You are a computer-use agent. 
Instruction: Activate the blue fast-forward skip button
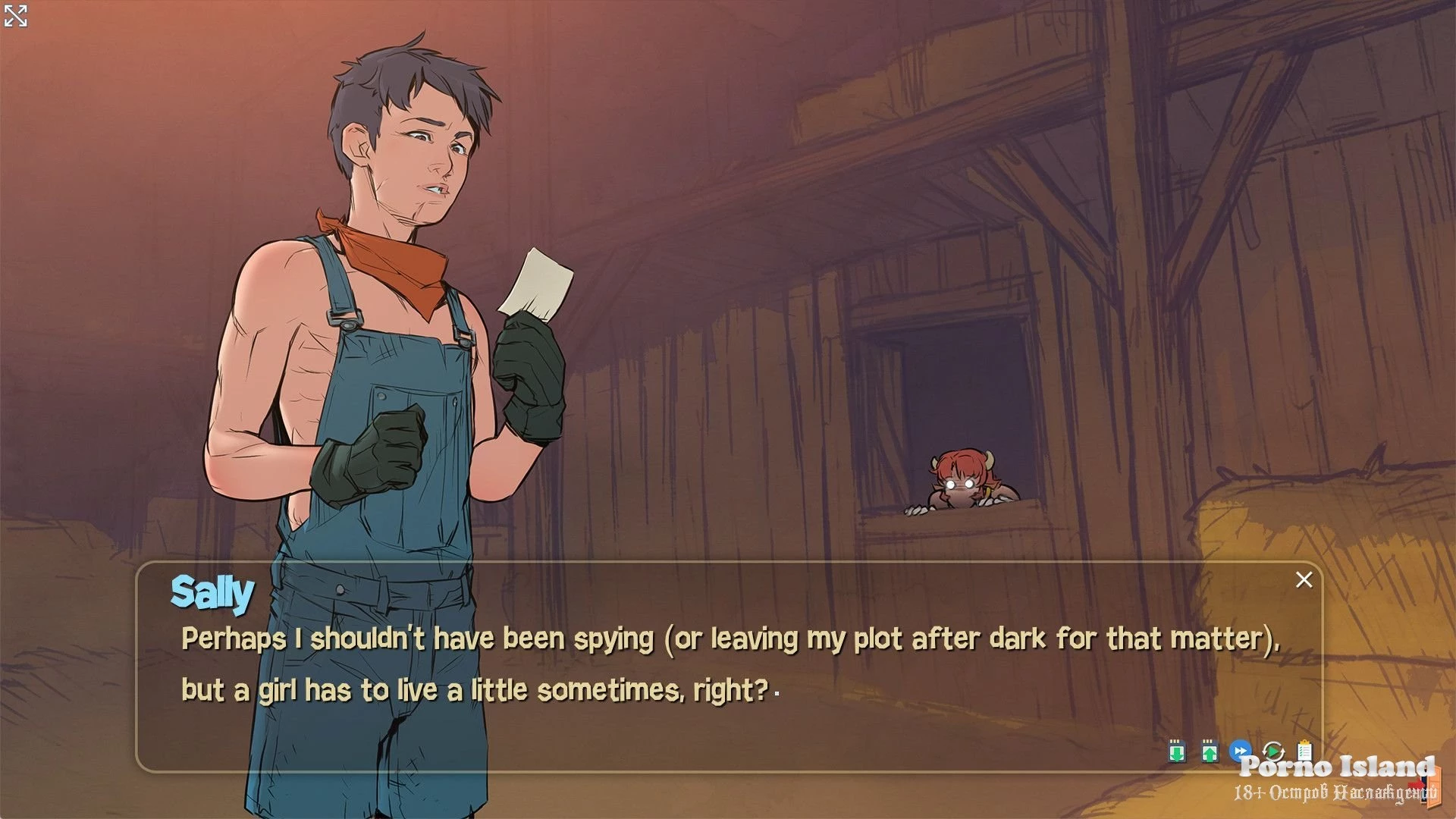tap(1241, 751)
